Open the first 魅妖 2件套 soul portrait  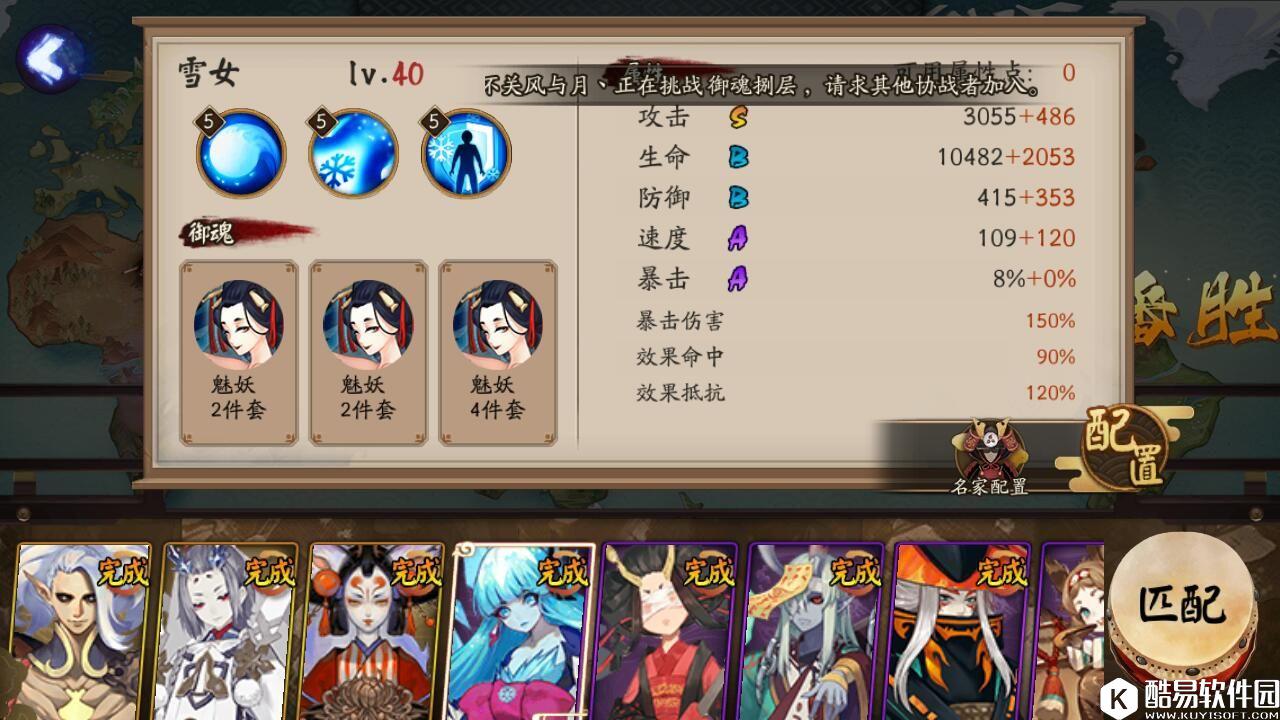coord(236,320)
